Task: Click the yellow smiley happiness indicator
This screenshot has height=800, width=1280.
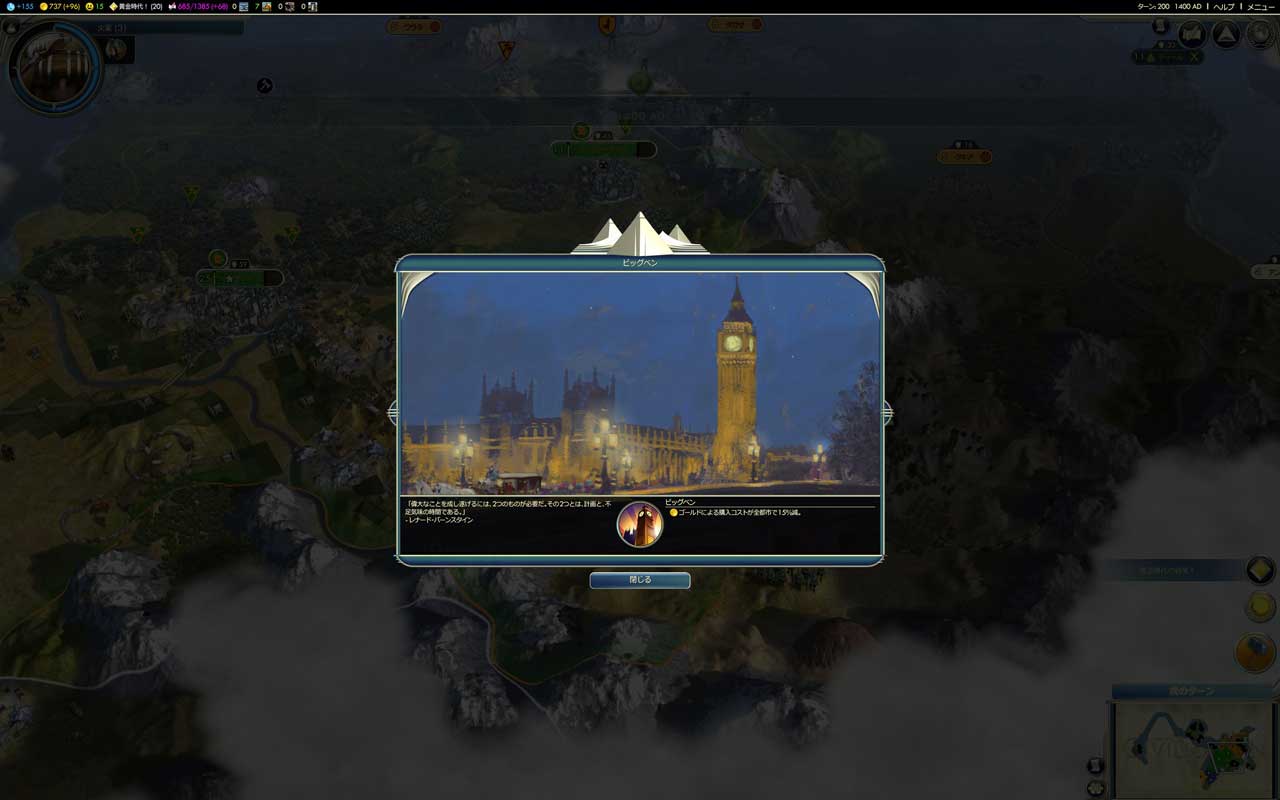Action: (x=95, y=6)
